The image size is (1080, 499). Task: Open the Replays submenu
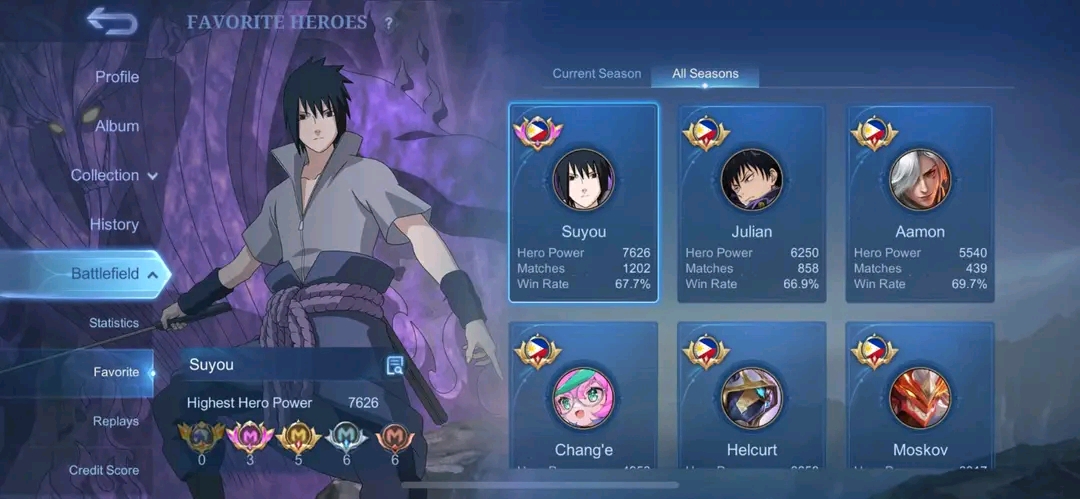116,421
